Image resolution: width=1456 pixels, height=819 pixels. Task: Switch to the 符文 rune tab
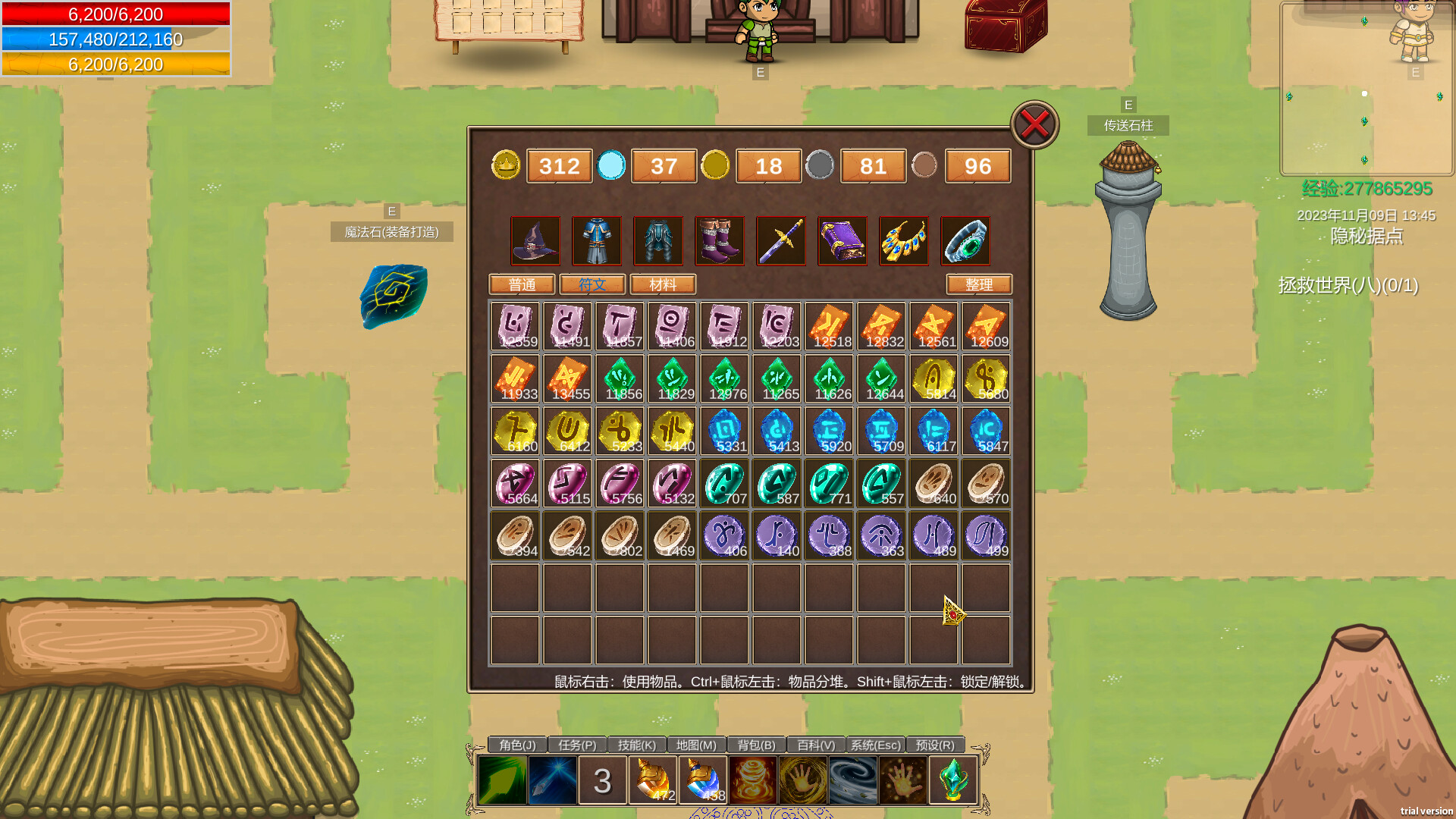[592, 285]
